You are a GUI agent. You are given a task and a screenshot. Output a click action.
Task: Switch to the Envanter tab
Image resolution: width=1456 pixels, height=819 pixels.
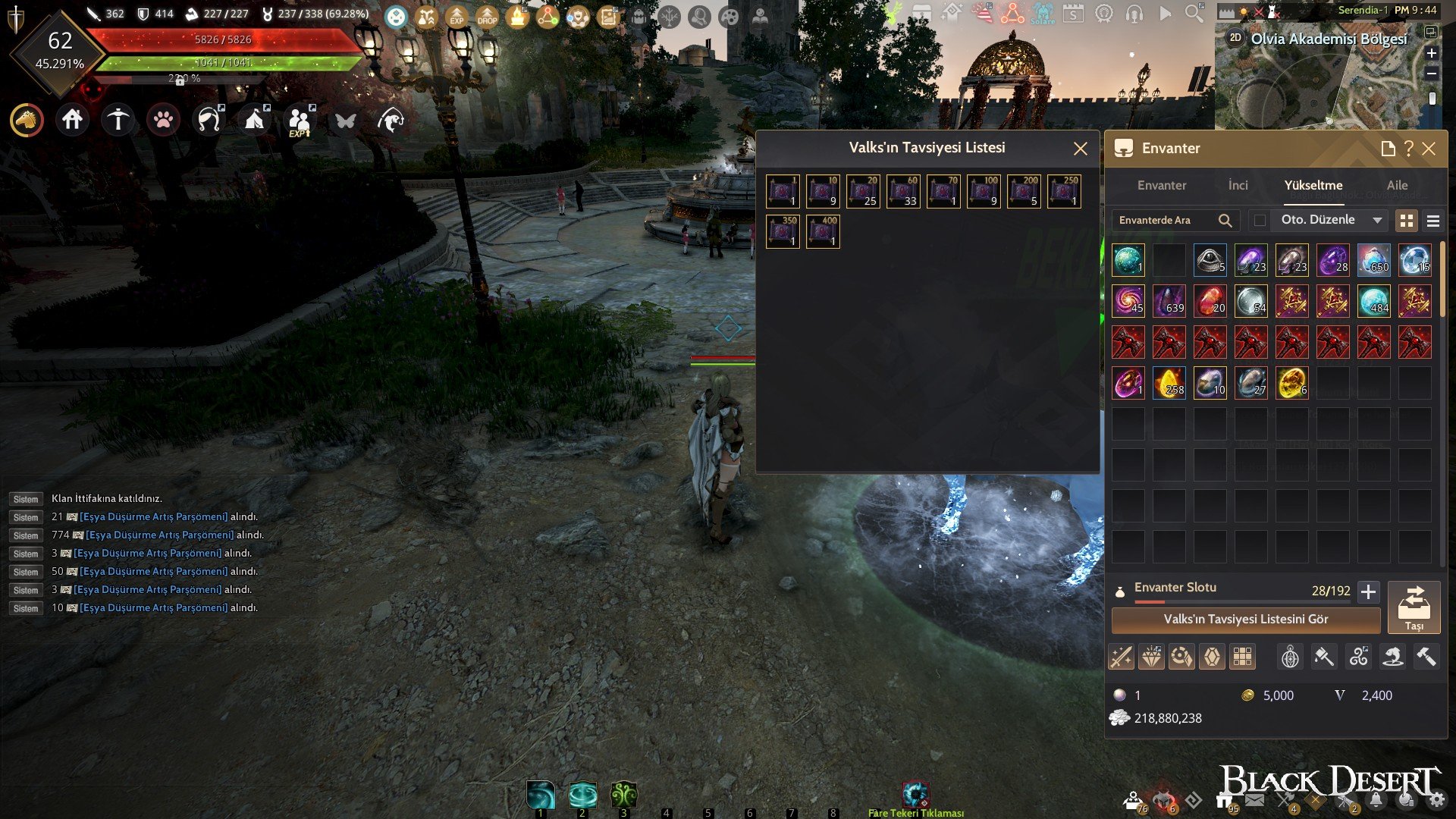1161,185
